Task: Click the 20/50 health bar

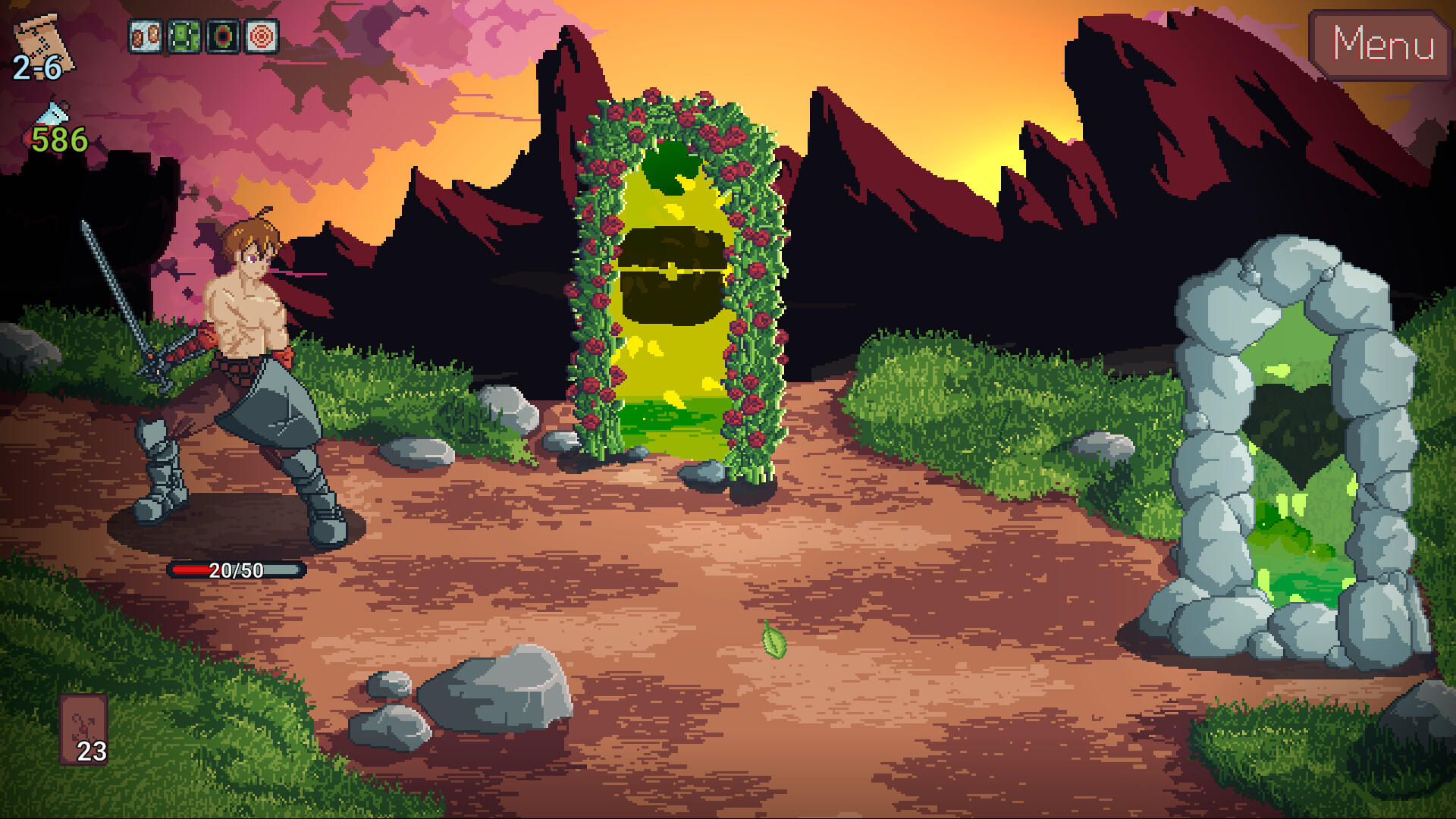Action: [x=235, y=571]
